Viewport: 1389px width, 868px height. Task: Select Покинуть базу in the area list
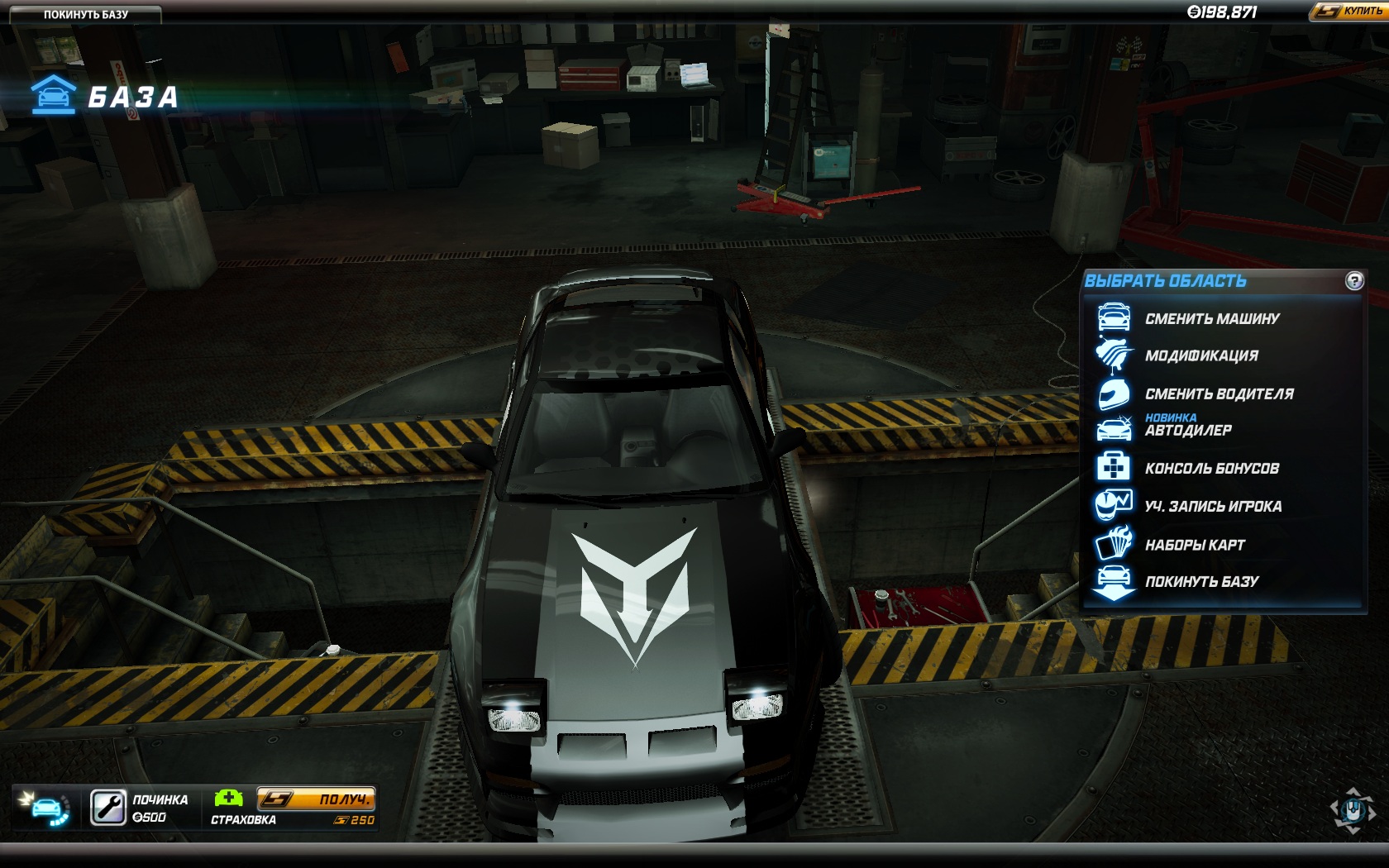pos(1200,582)
